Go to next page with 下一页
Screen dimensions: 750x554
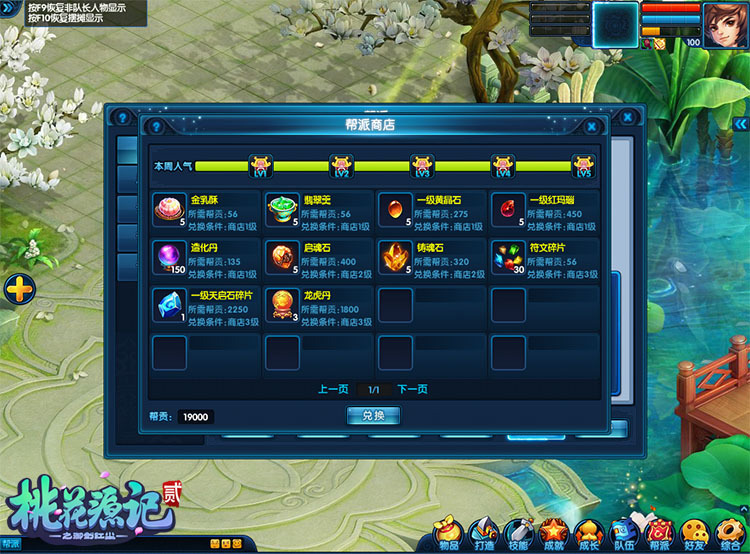[412, 390]
